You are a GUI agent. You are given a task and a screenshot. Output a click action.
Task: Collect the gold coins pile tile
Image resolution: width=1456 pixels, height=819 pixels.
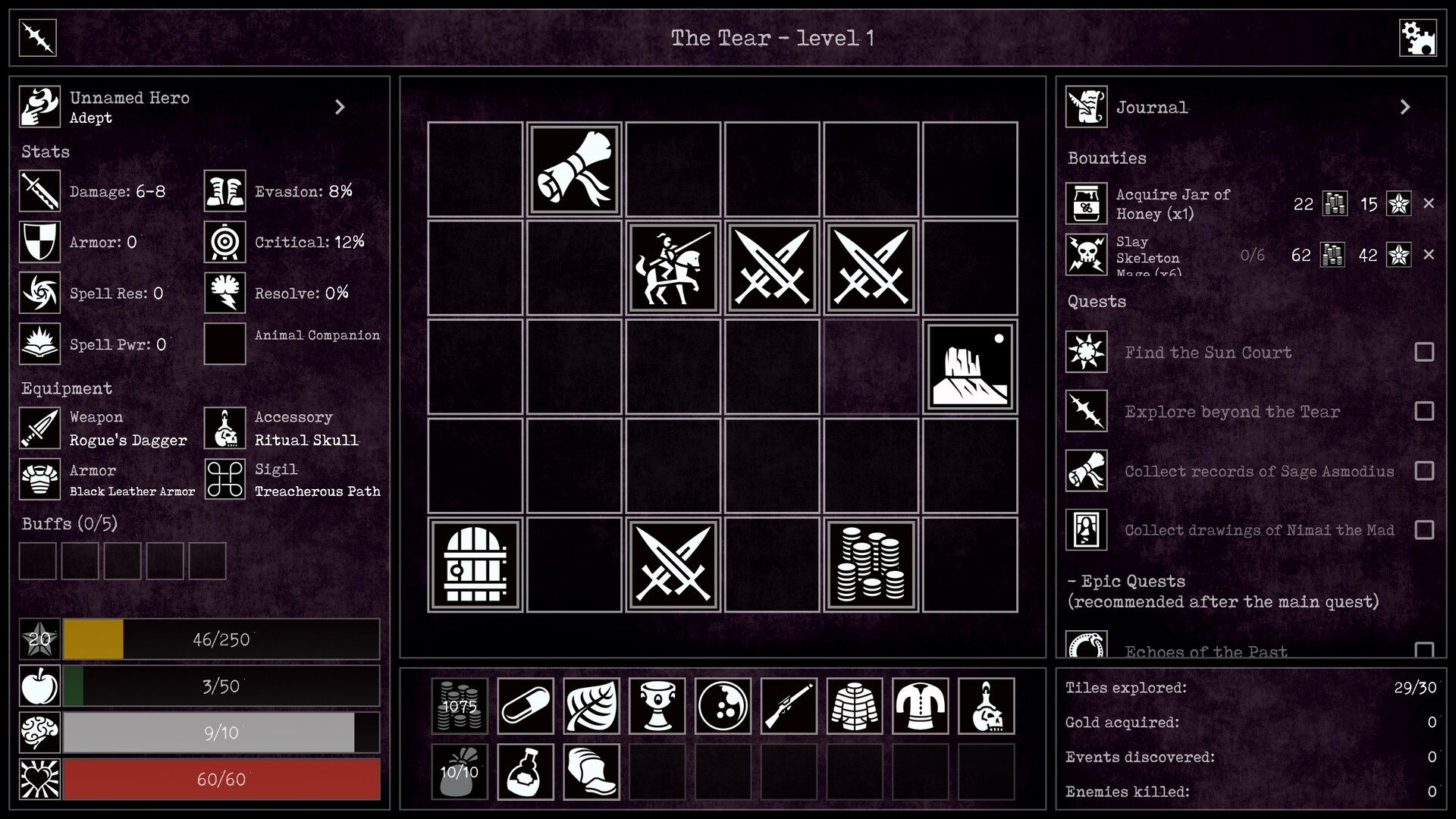tap(871, 565)
